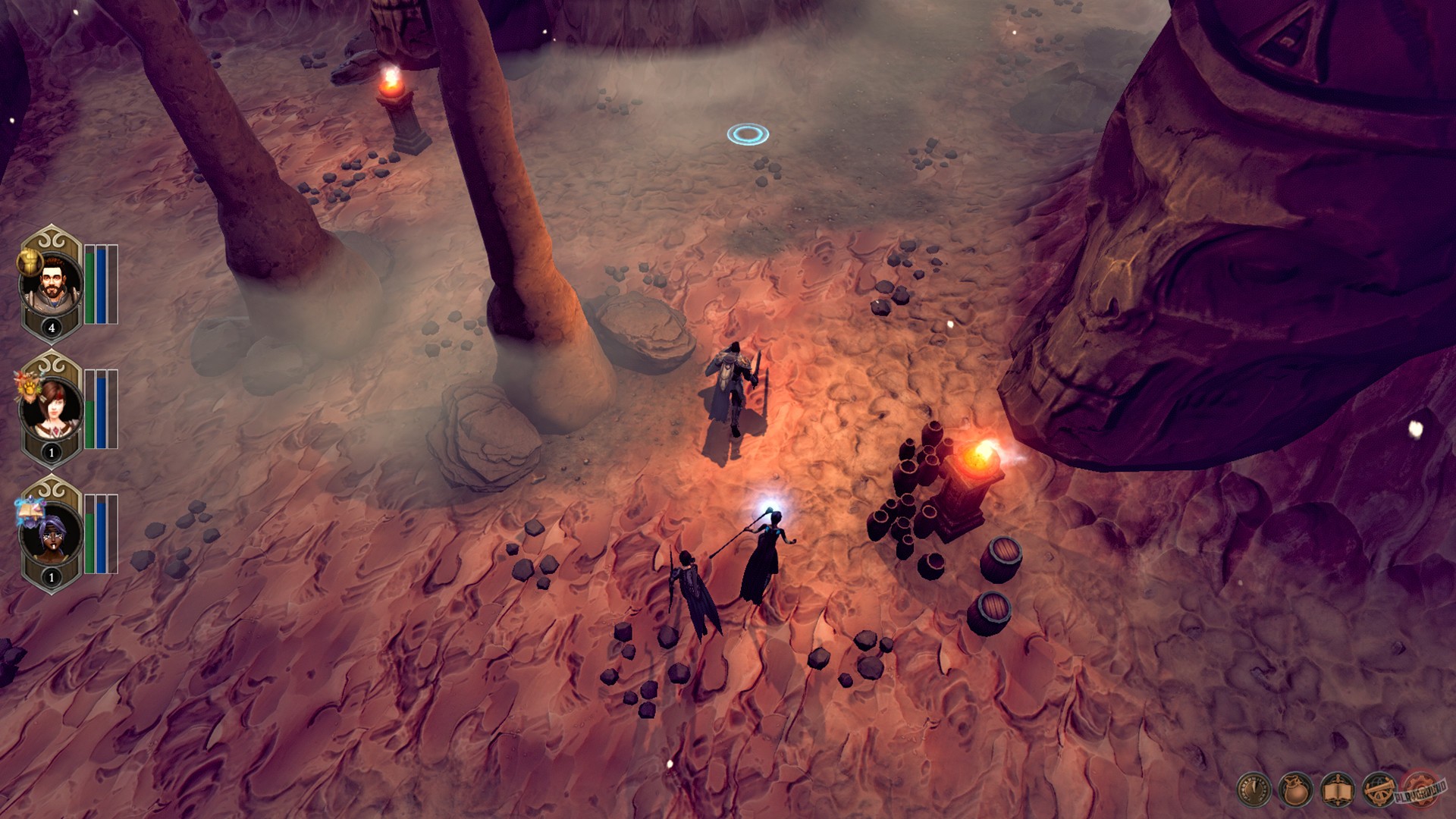Click the warrior's green health bar
The image size is (1456, 819).
[89, 283]
